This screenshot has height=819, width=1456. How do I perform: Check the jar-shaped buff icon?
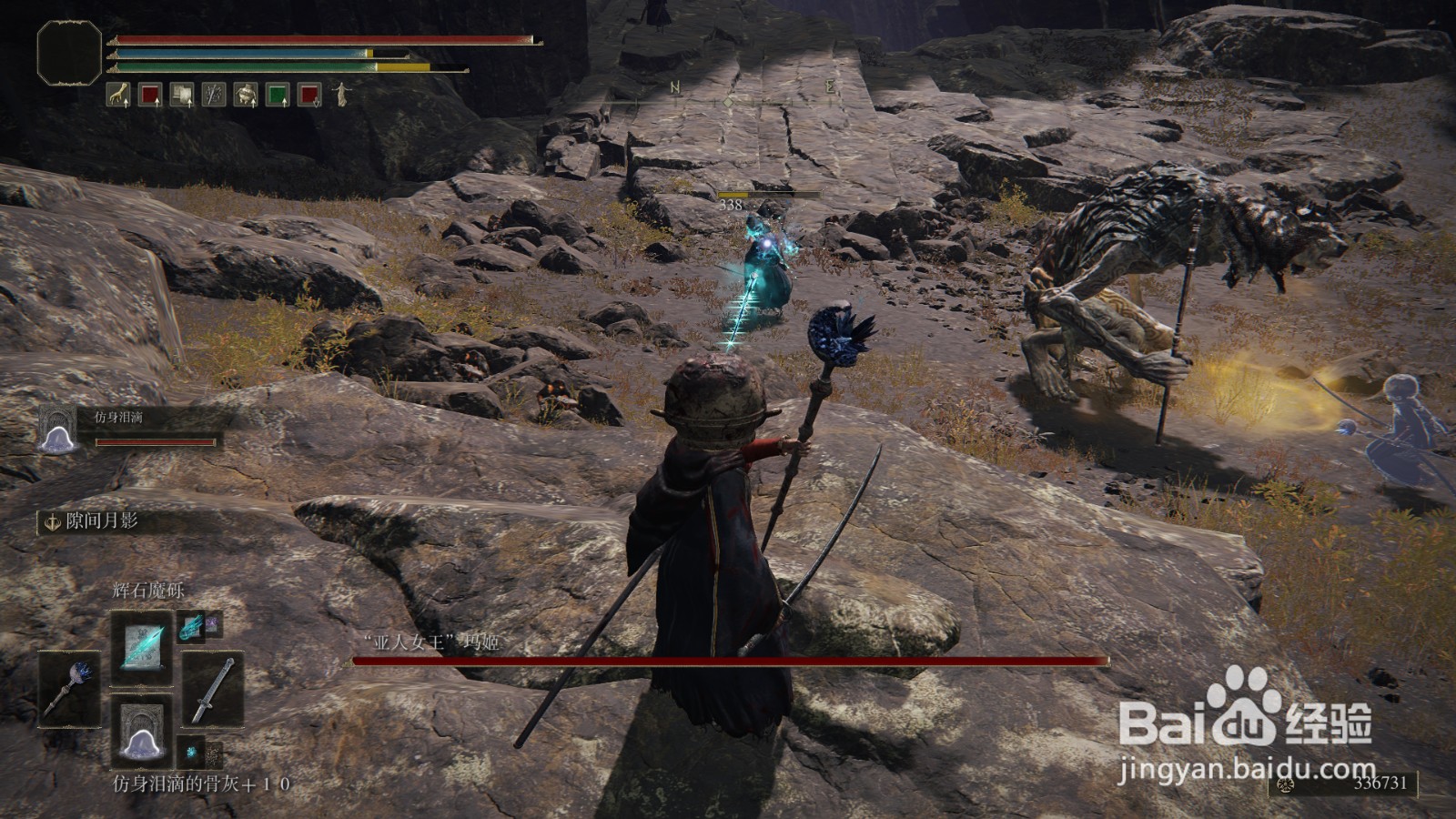tap(246, 95)
